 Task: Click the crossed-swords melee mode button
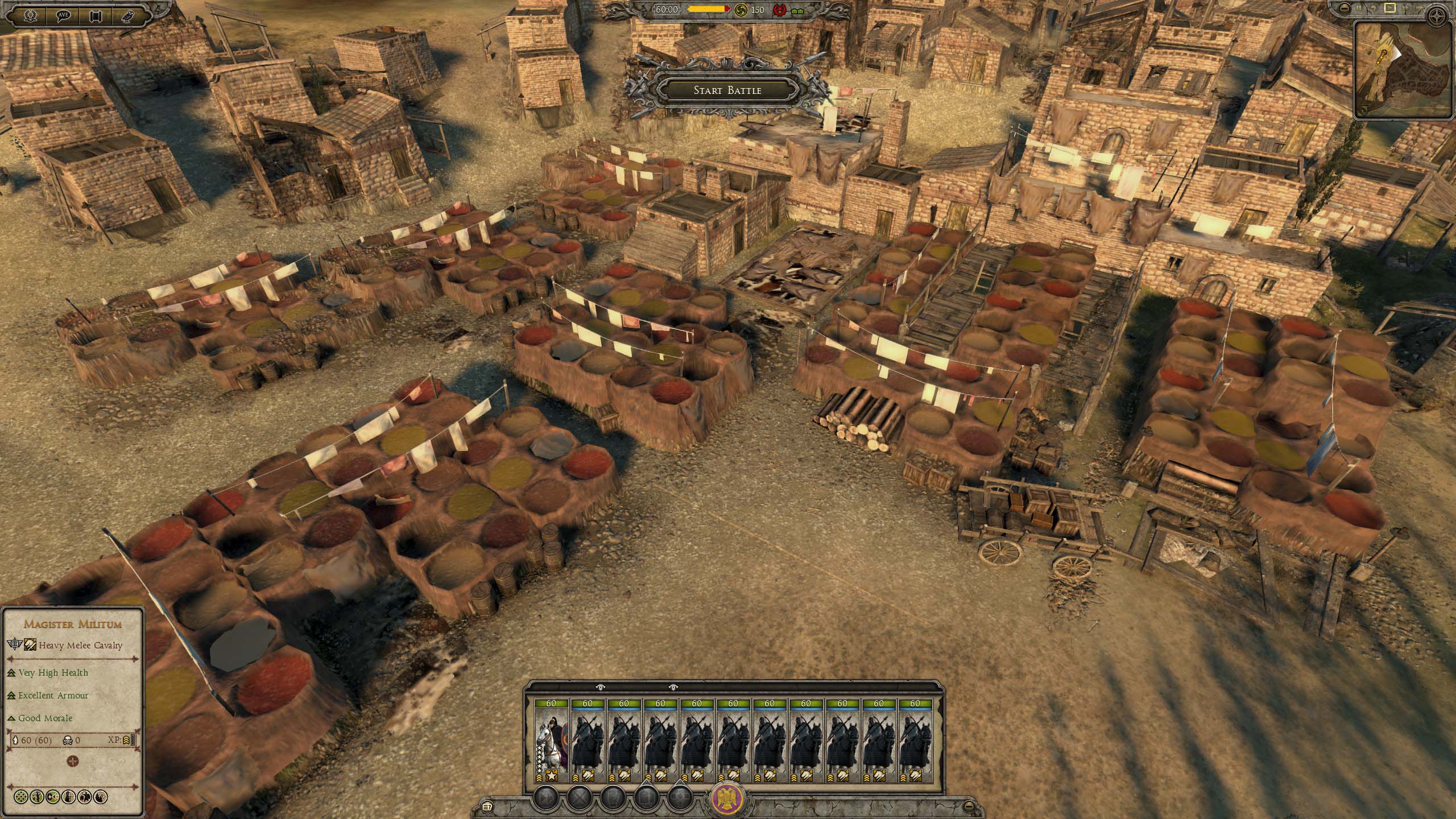(580, 797)
